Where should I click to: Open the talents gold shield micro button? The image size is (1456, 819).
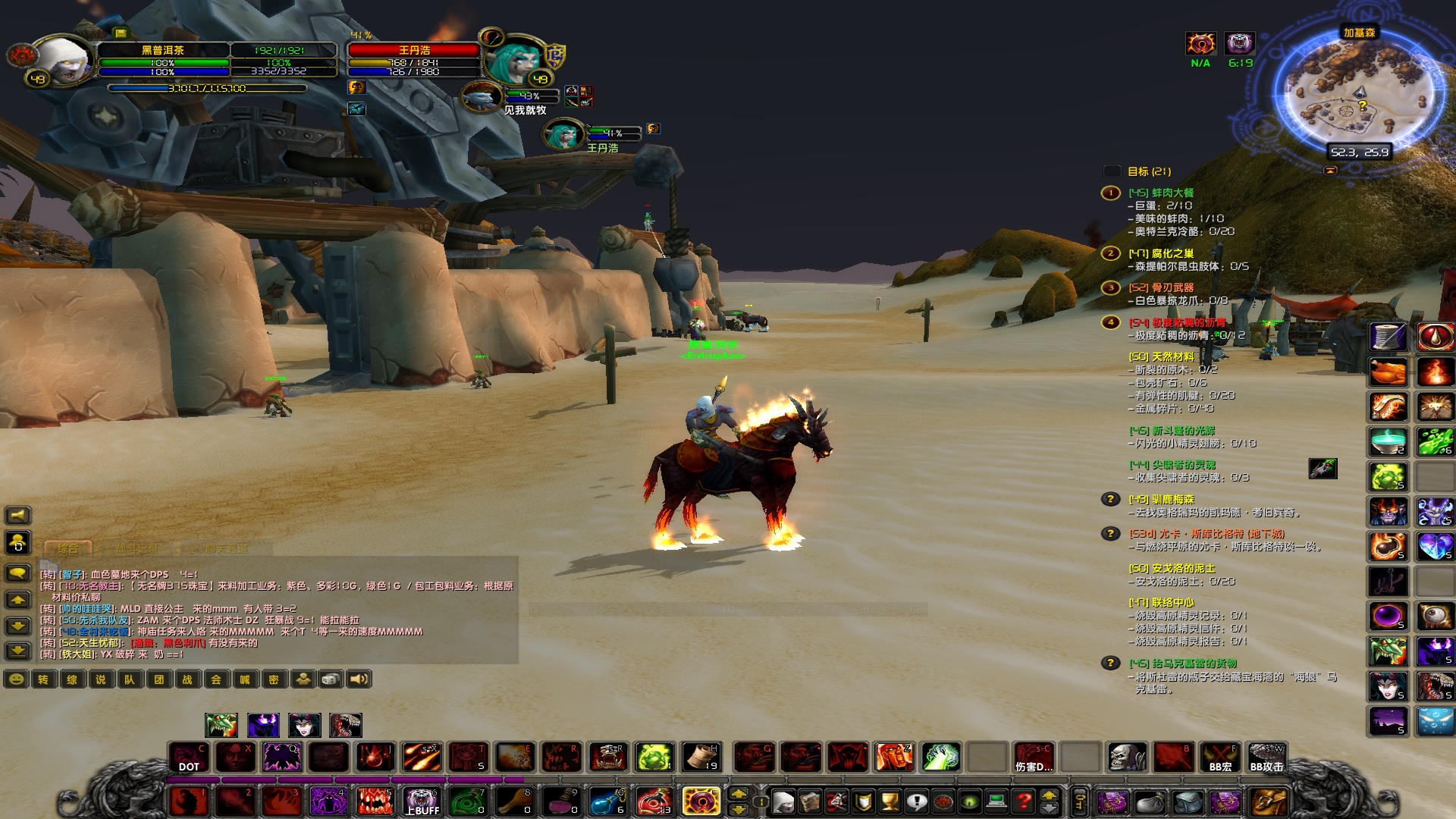(864, 801)
